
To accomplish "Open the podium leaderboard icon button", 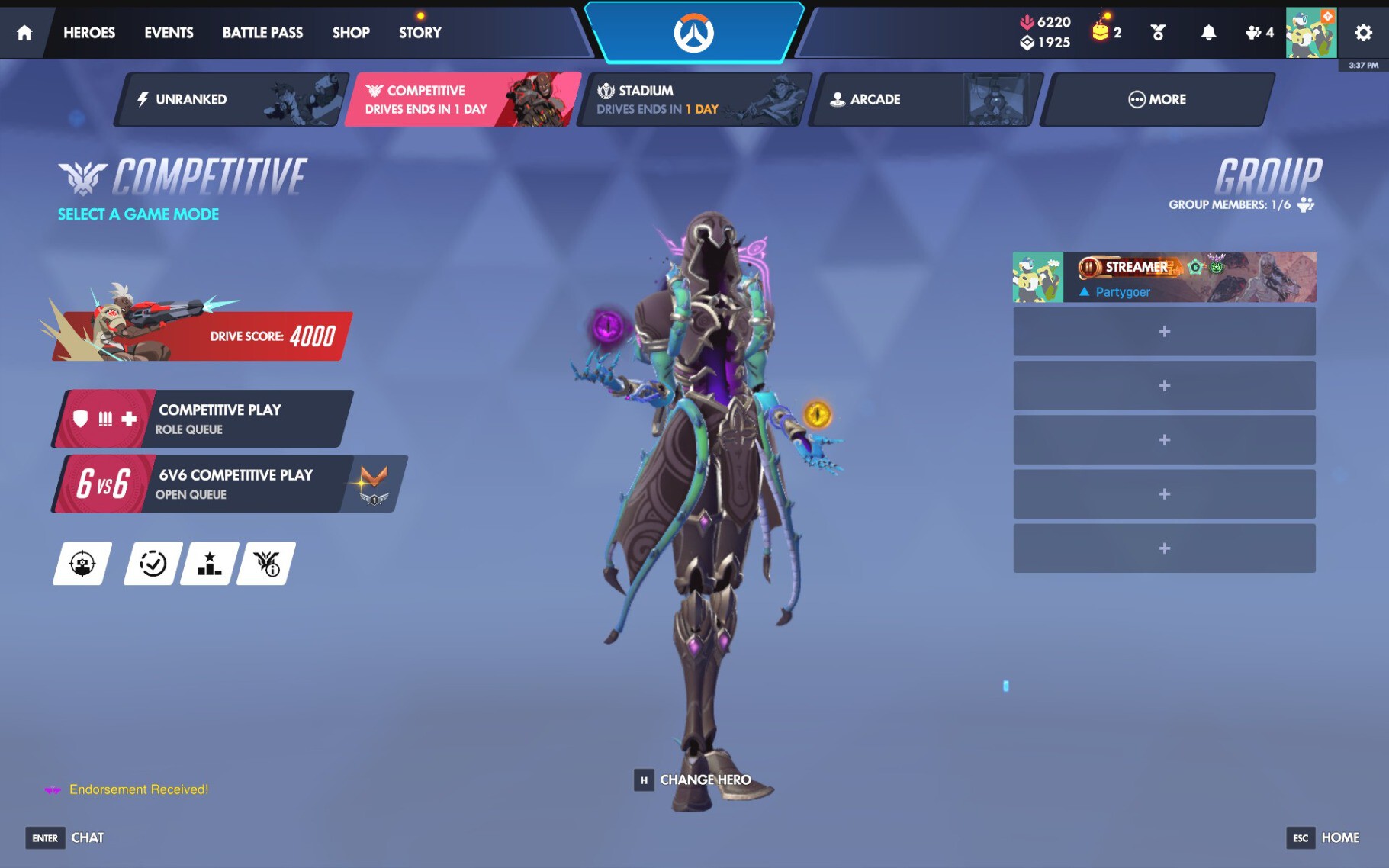I will (209, 564).
